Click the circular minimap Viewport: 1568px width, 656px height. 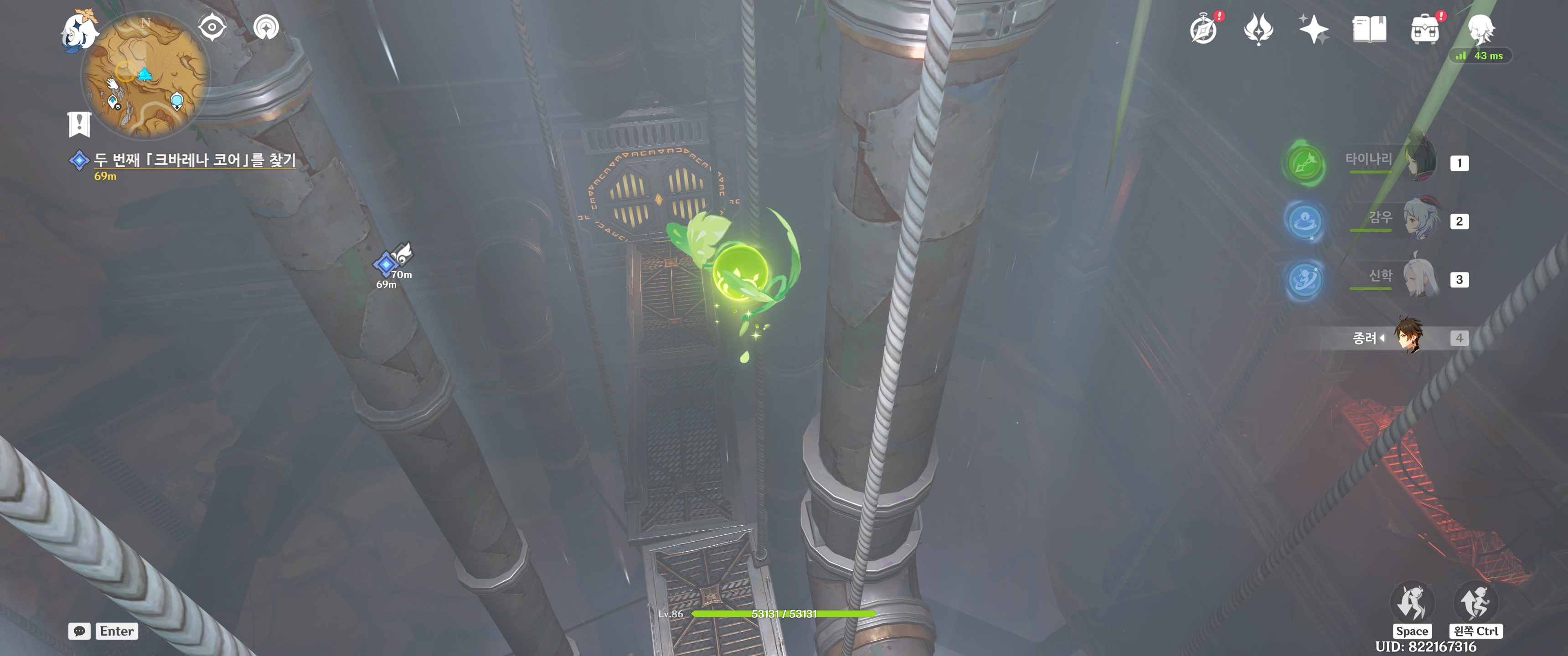point(144,76)
